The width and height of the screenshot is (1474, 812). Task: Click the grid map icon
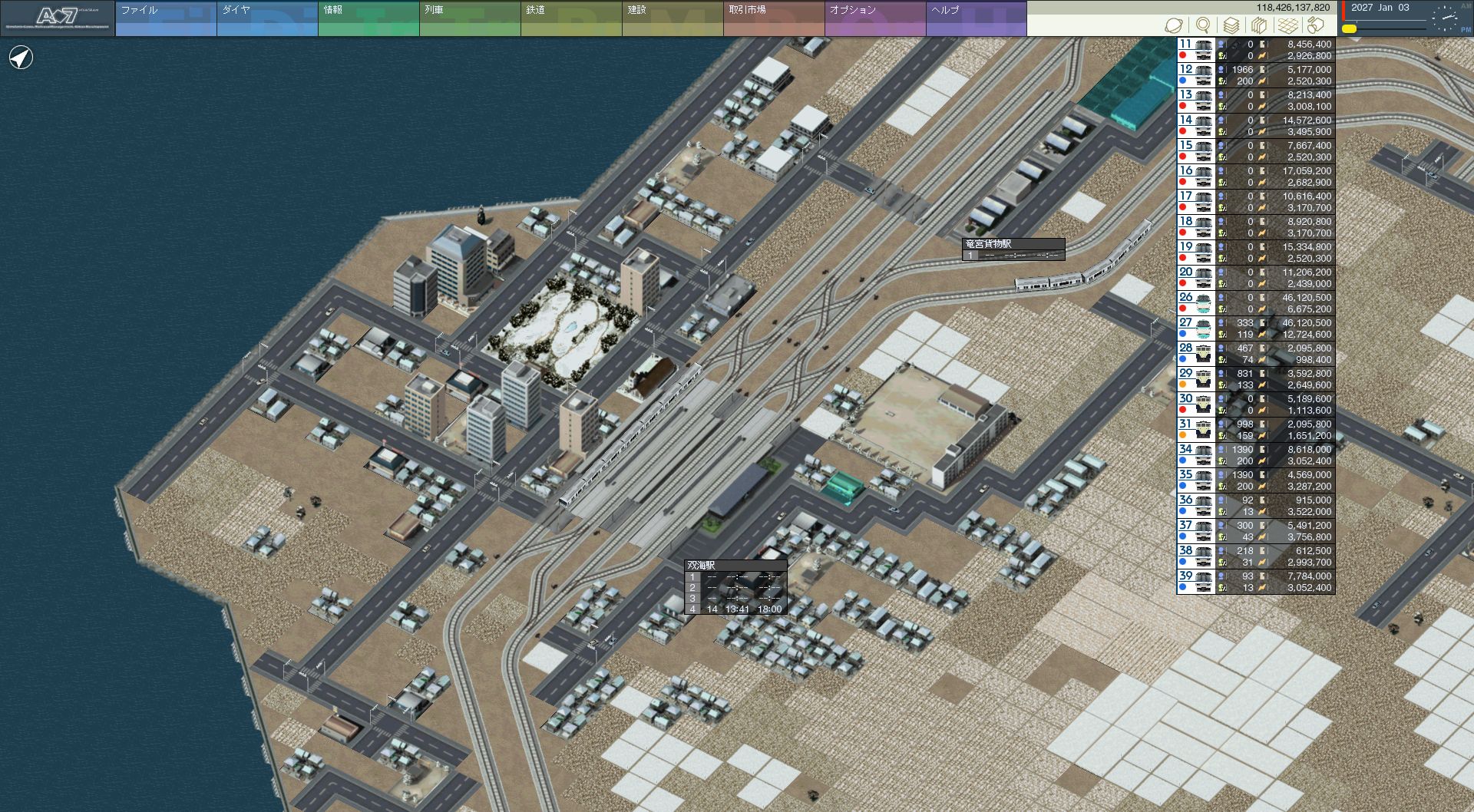click(x=1287, y=25)
